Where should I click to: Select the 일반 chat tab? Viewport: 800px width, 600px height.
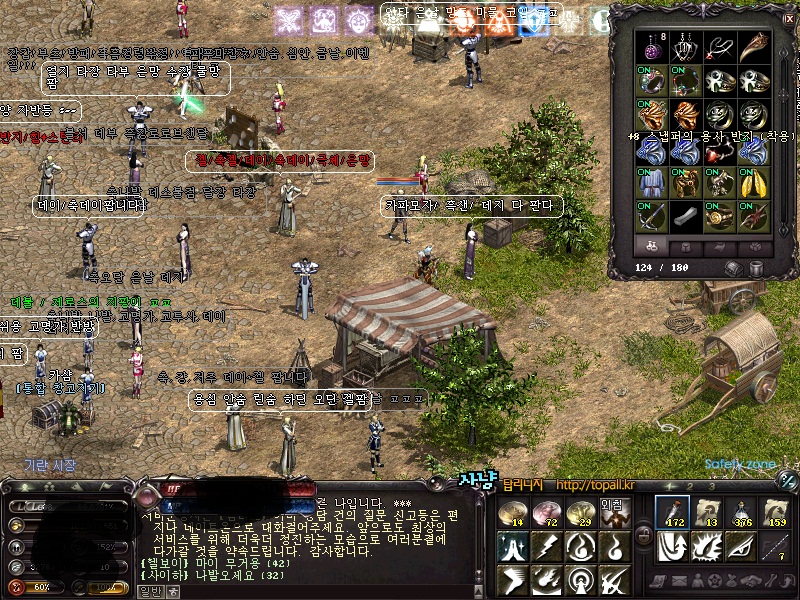pyautogui.click(x=149, y=591)
